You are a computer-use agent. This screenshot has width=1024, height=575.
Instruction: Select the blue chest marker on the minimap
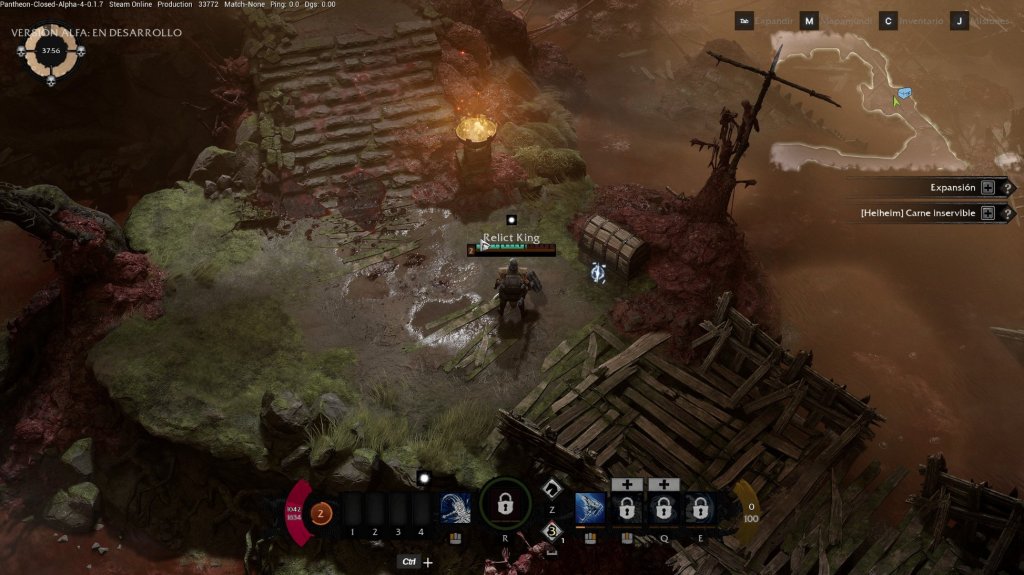point(906,93)
